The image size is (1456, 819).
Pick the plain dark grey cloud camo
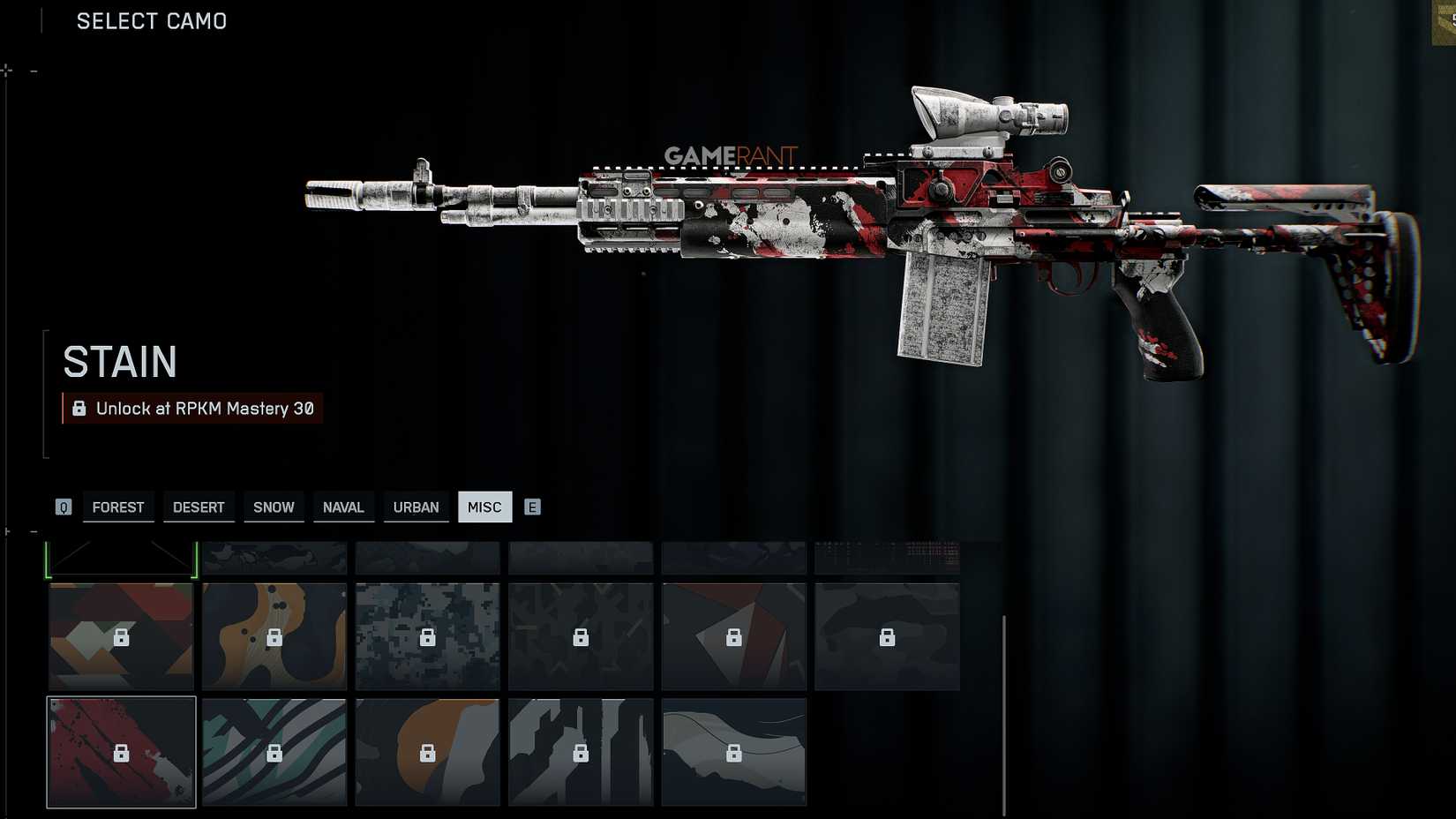[x=887, y=636]
